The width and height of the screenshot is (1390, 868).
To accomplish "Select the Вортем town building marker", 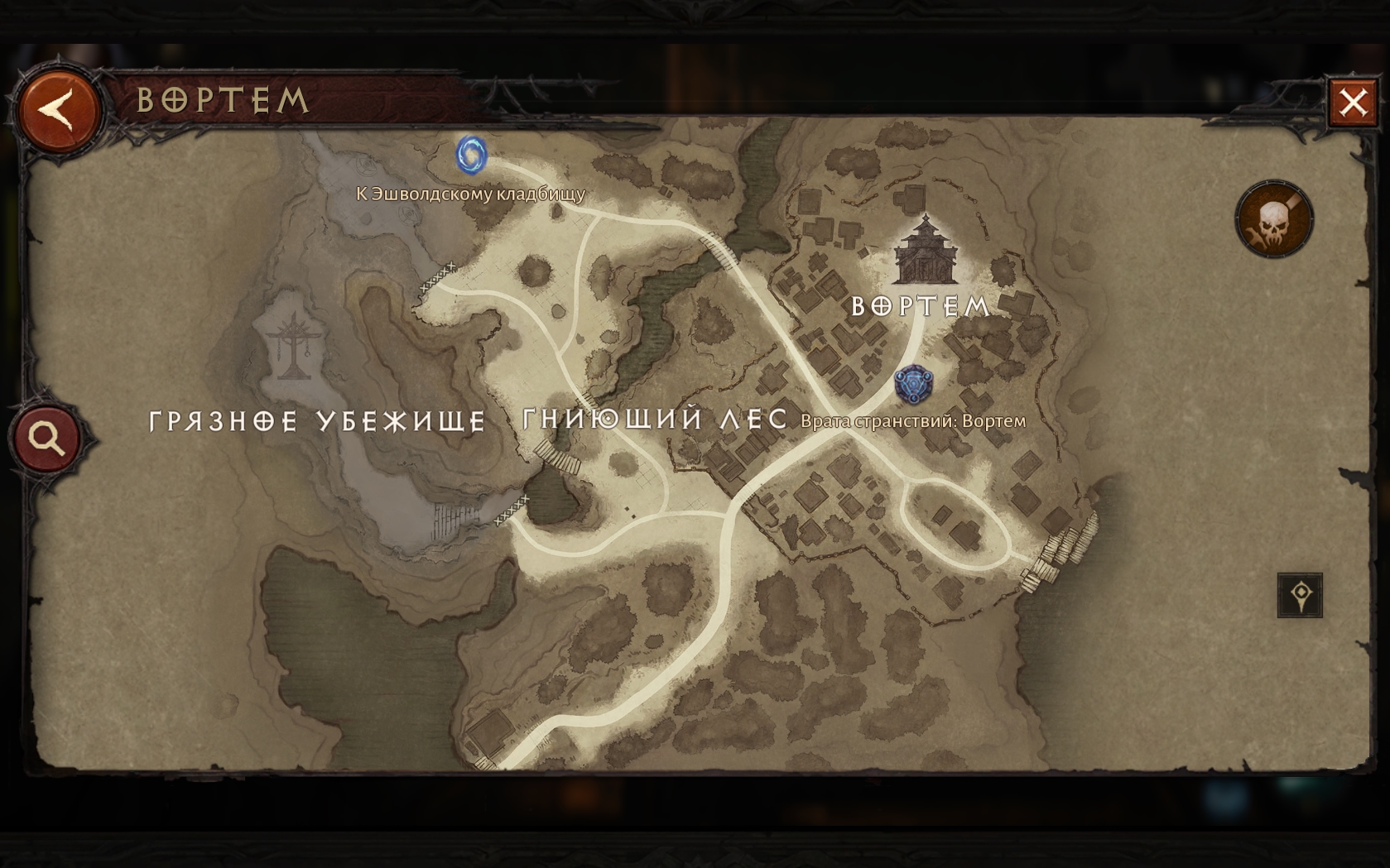I will [x=925, y=249].
